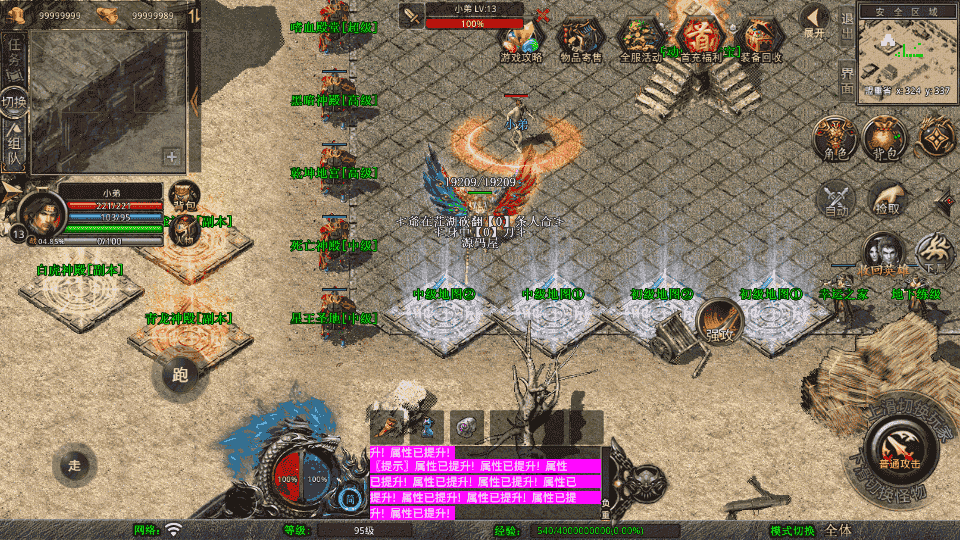This screenshot has height=540, width=960.
Task: Toggle the 自动 auto-battle button
Action: click(835, 200)
